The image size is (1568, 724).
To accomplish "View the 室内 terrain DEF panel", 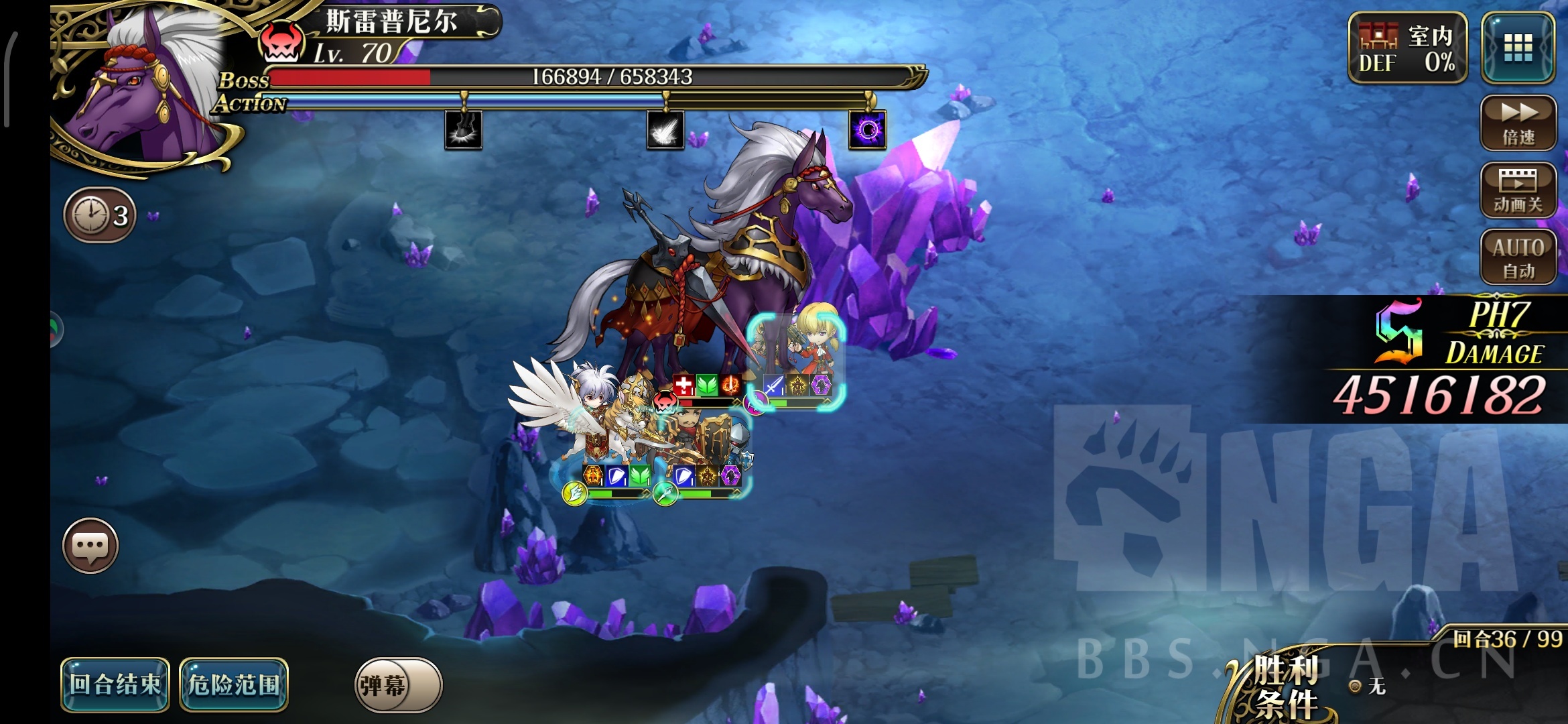I will [1407, 48].
